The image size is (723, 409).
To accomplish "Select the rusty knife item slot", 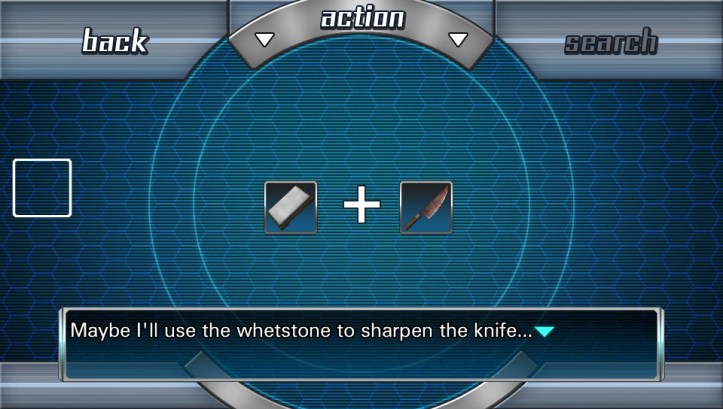I will pos(426,207).
